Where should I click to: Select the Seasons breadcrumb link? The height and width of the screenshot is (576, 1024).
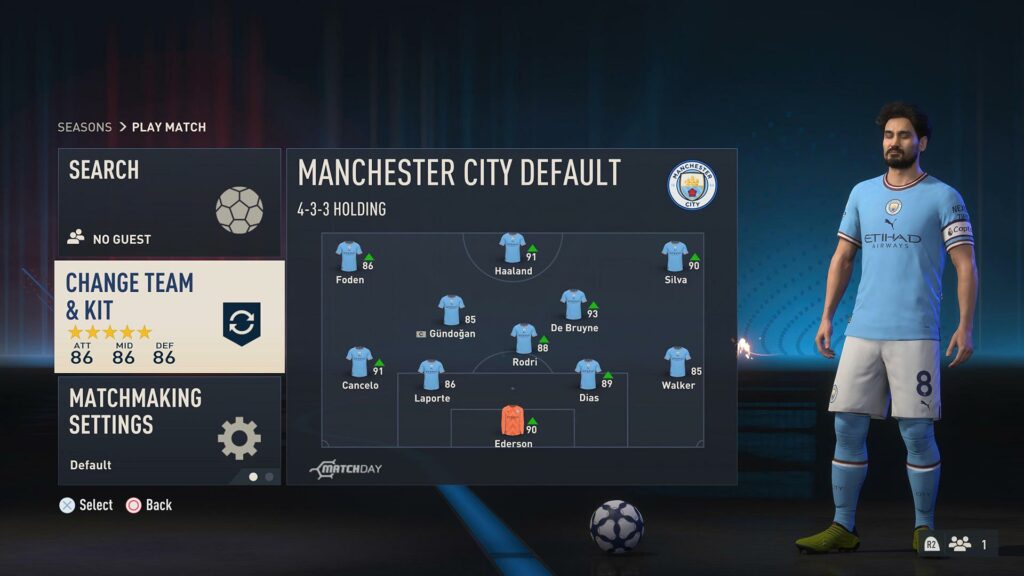(84, 127)
